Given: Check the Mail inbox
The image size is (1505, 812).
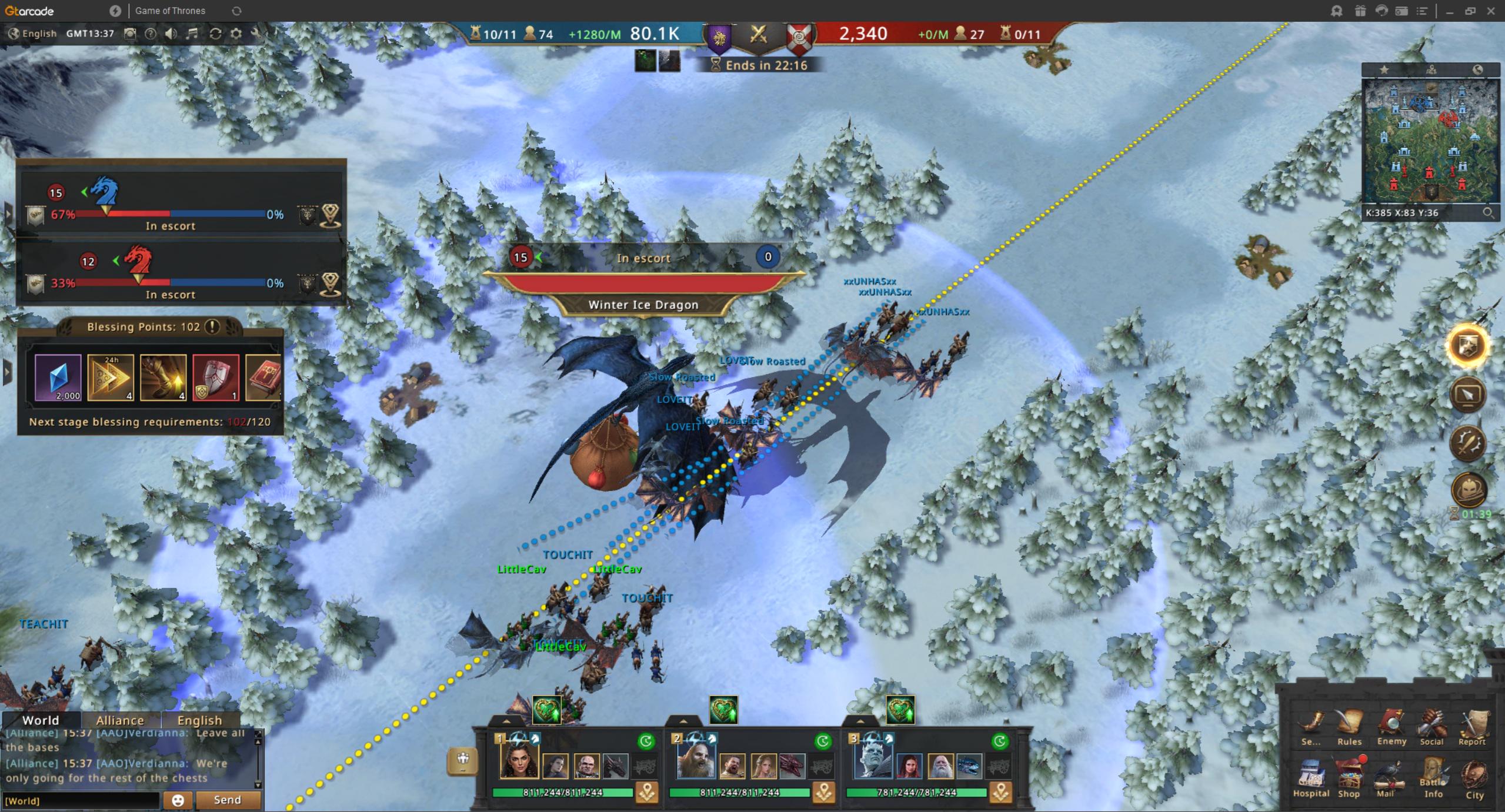Looking at the screenshot, I should (1388, 777).
